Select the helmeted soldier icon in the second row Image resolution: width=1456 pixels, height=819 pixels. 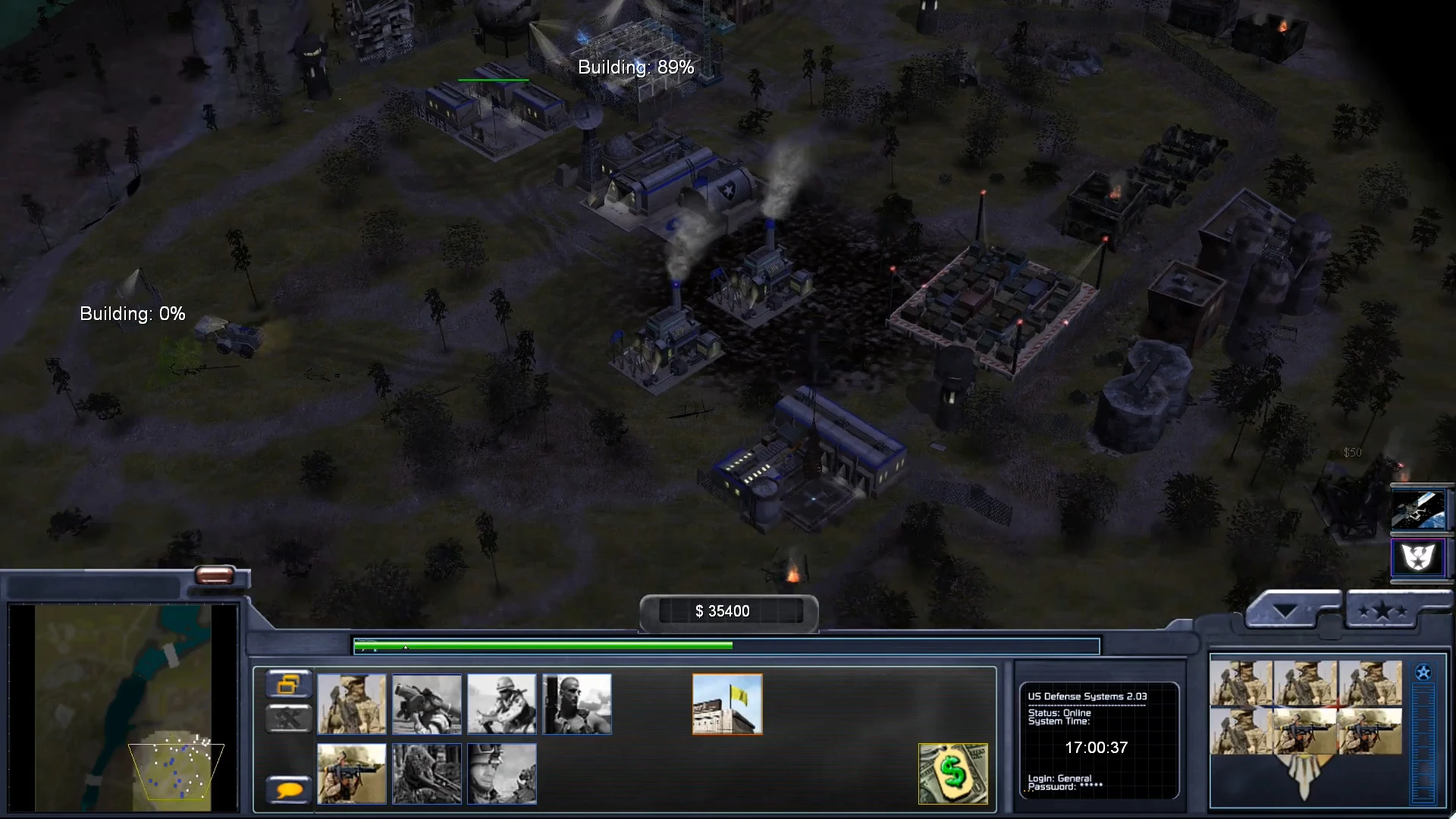[x=501, y=773]
